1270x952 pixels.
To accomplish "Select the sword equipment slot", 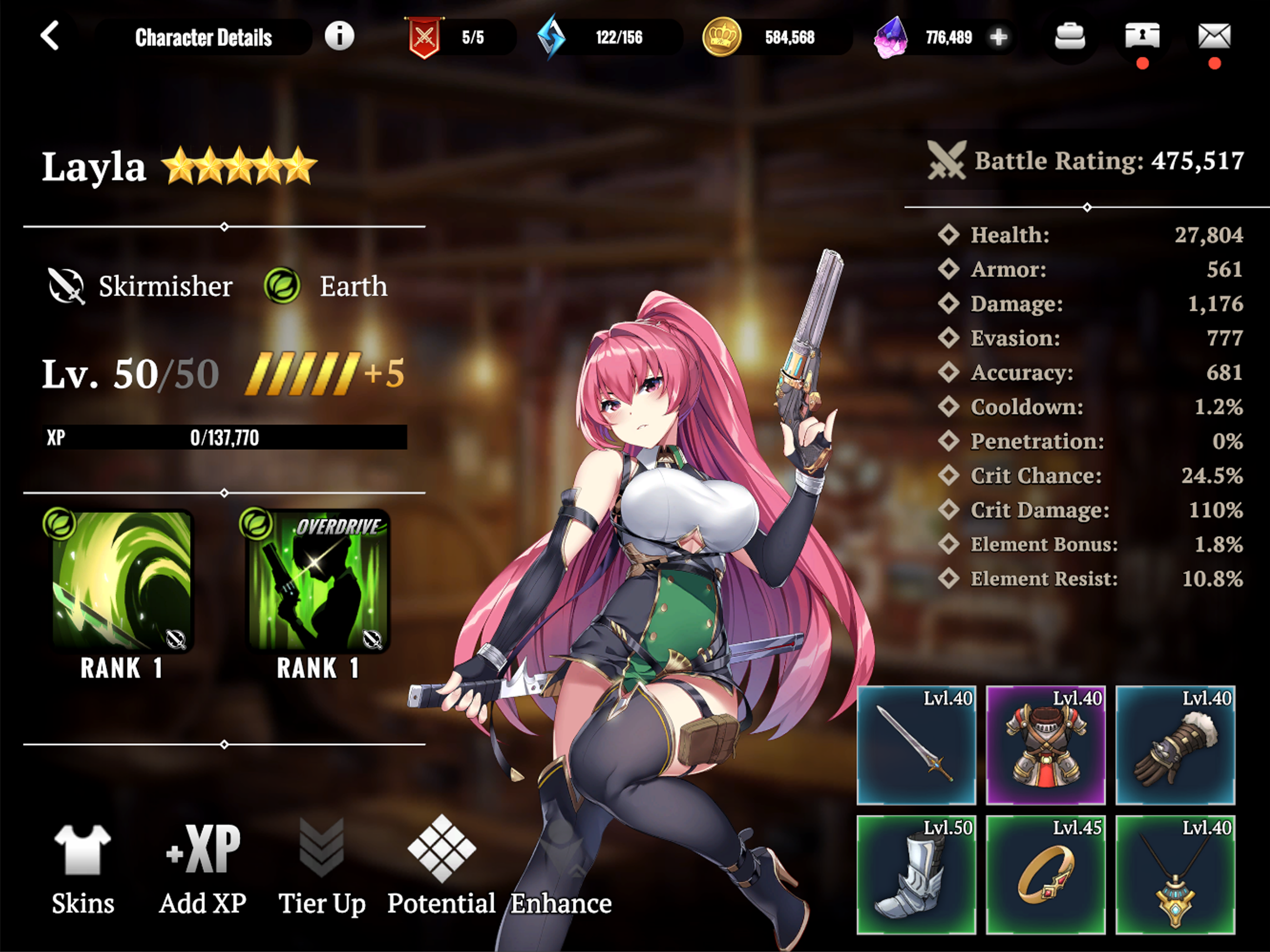I will point(916,745).
